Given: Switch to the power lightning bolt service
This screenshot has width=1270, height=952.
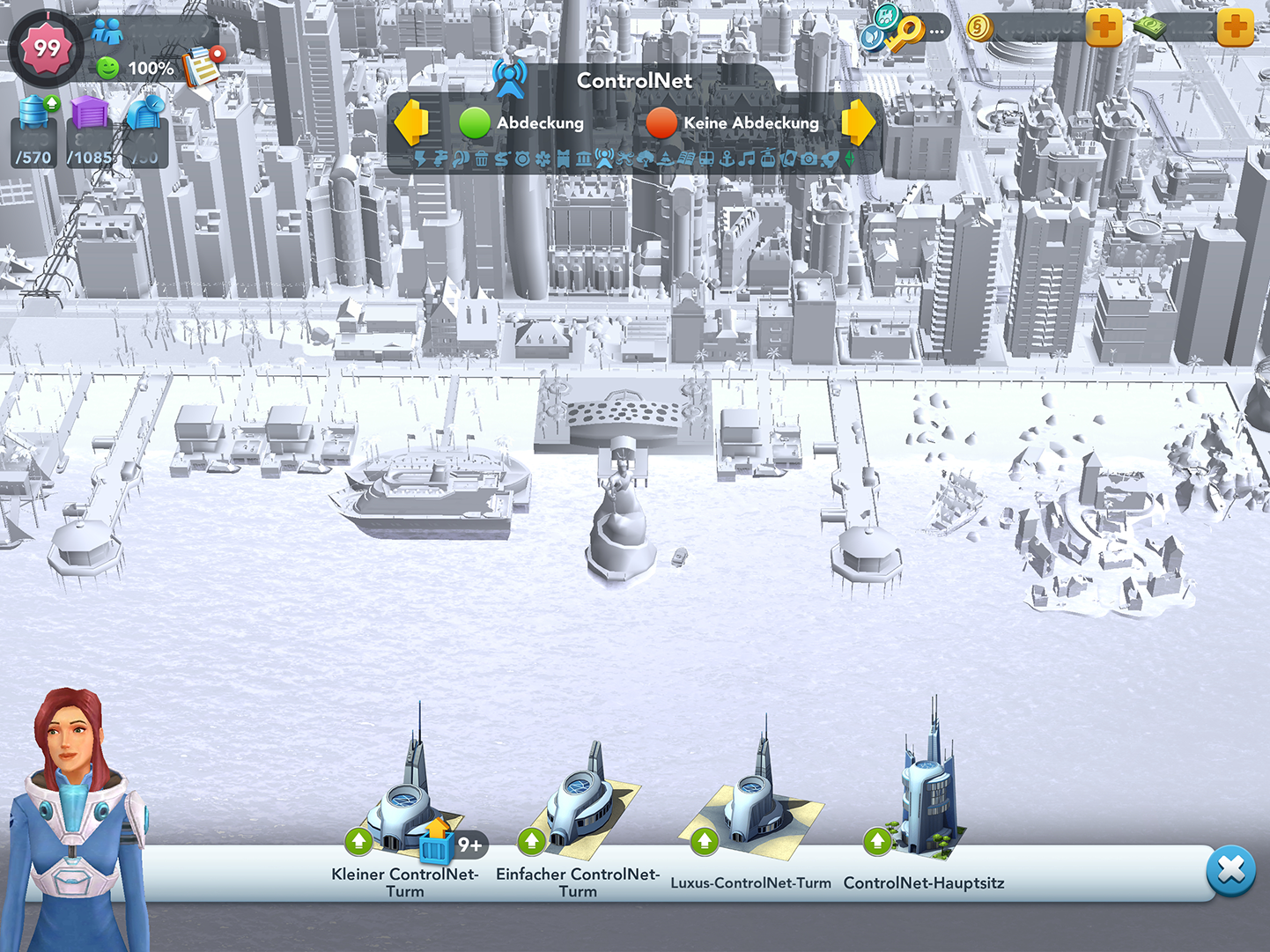Looking at the screenshot, I should [x=420, y=159].
